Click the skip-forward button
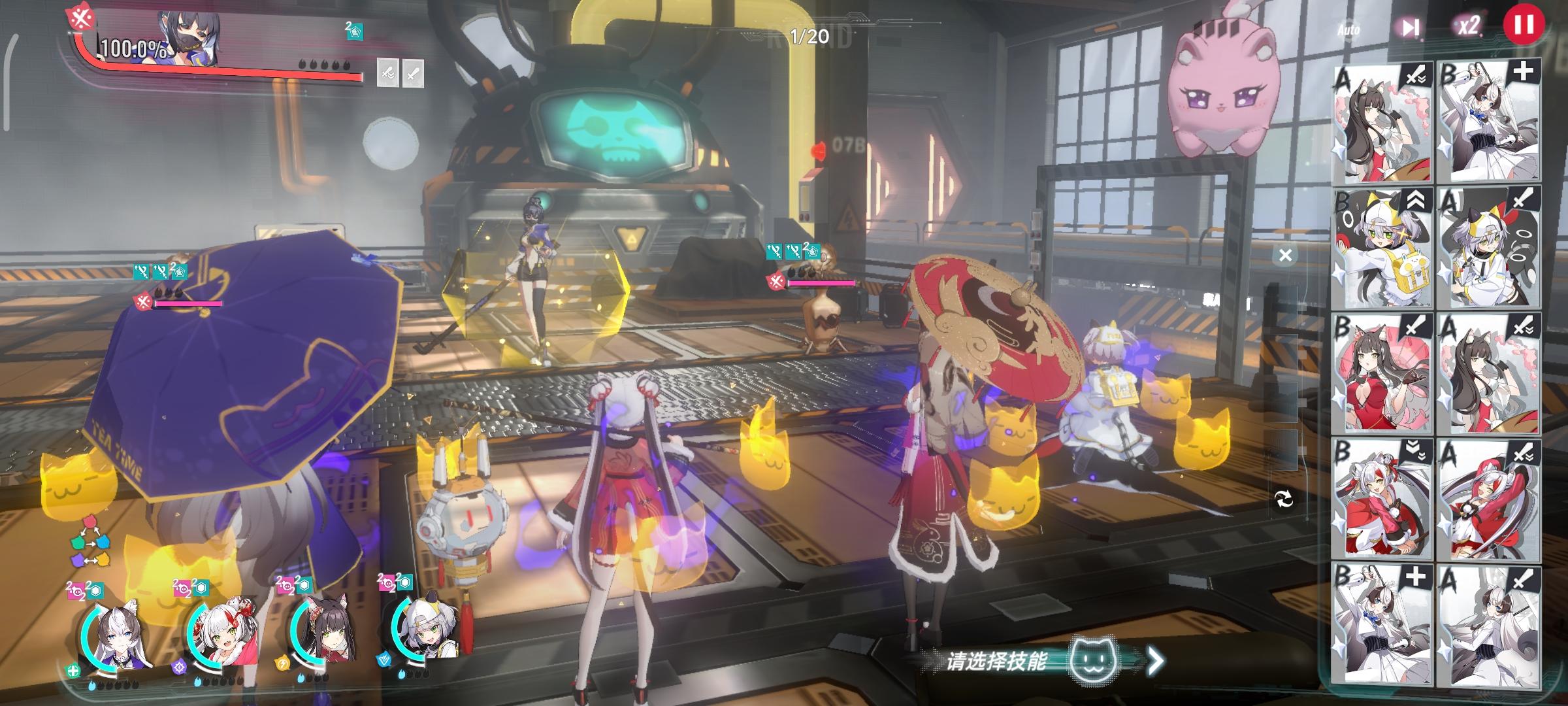Image resolution: width=1568 pixels, height=706 pixels. click(x=1410, y=27)
